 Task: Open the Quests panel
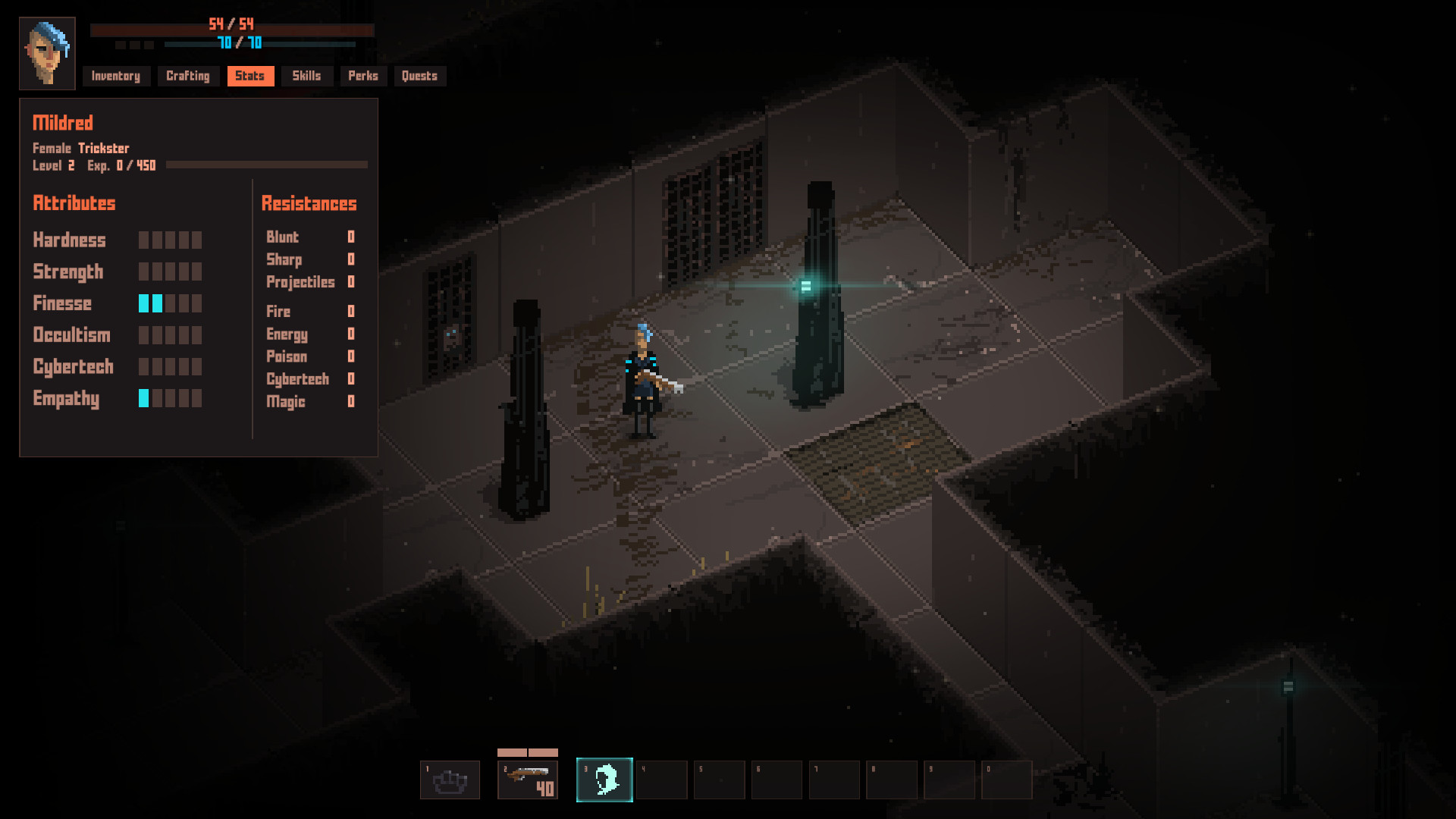click(x=419, y=76)
